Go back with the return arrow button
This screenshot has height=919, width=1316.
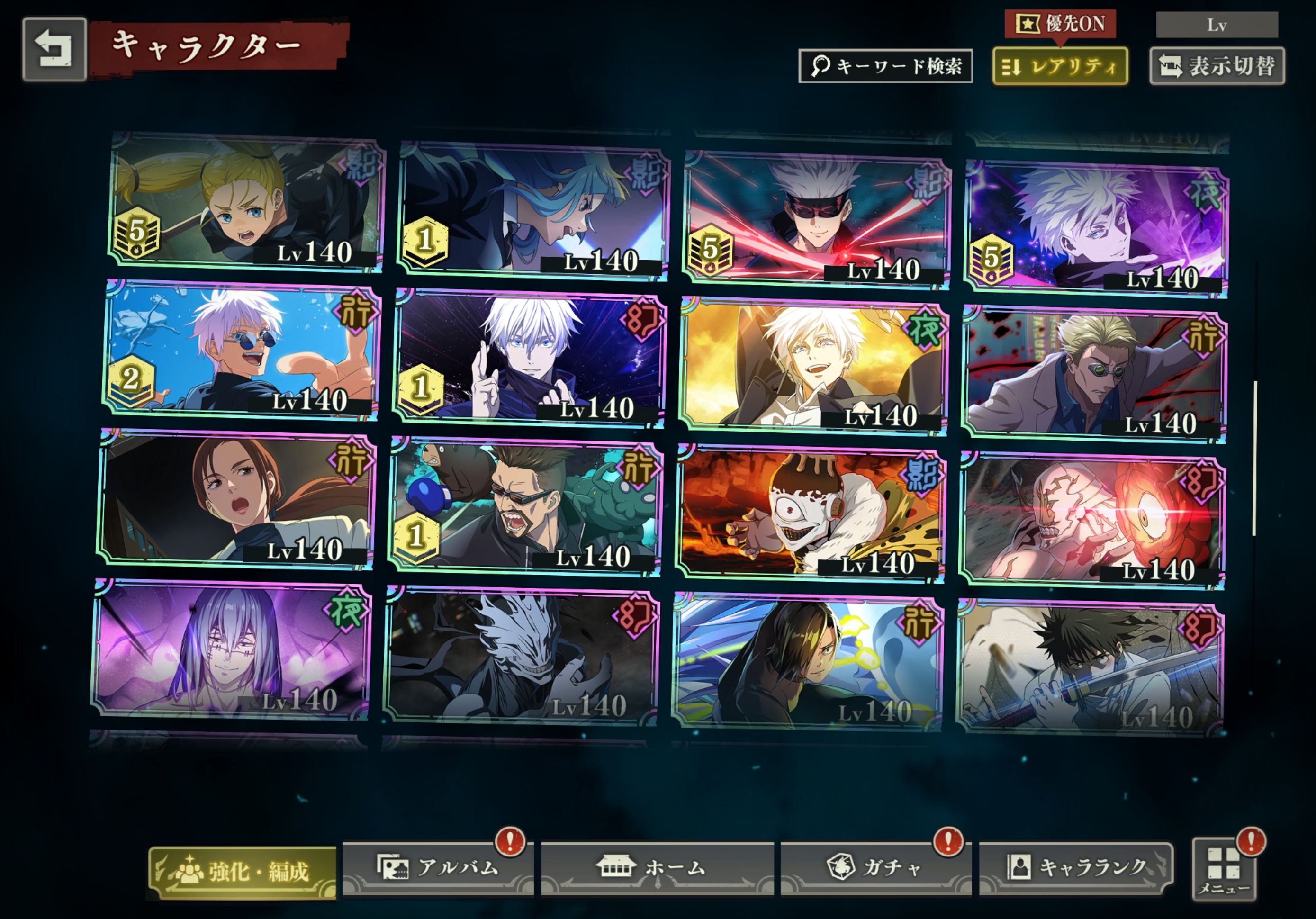(54, 49)
